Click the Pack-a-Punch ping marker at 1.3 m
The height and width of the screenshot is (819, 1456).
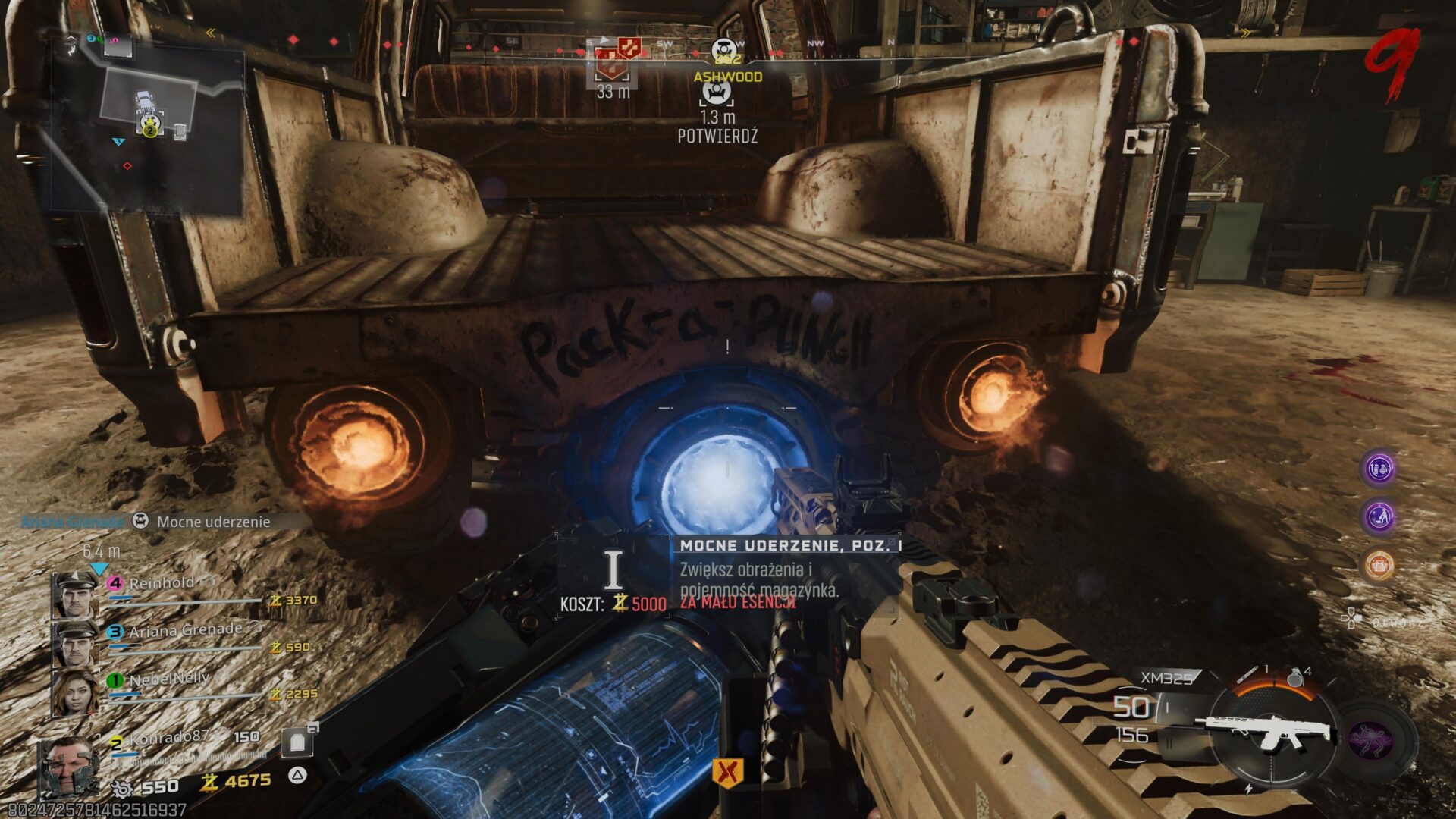pyautogui.click(x=716, y=93)
